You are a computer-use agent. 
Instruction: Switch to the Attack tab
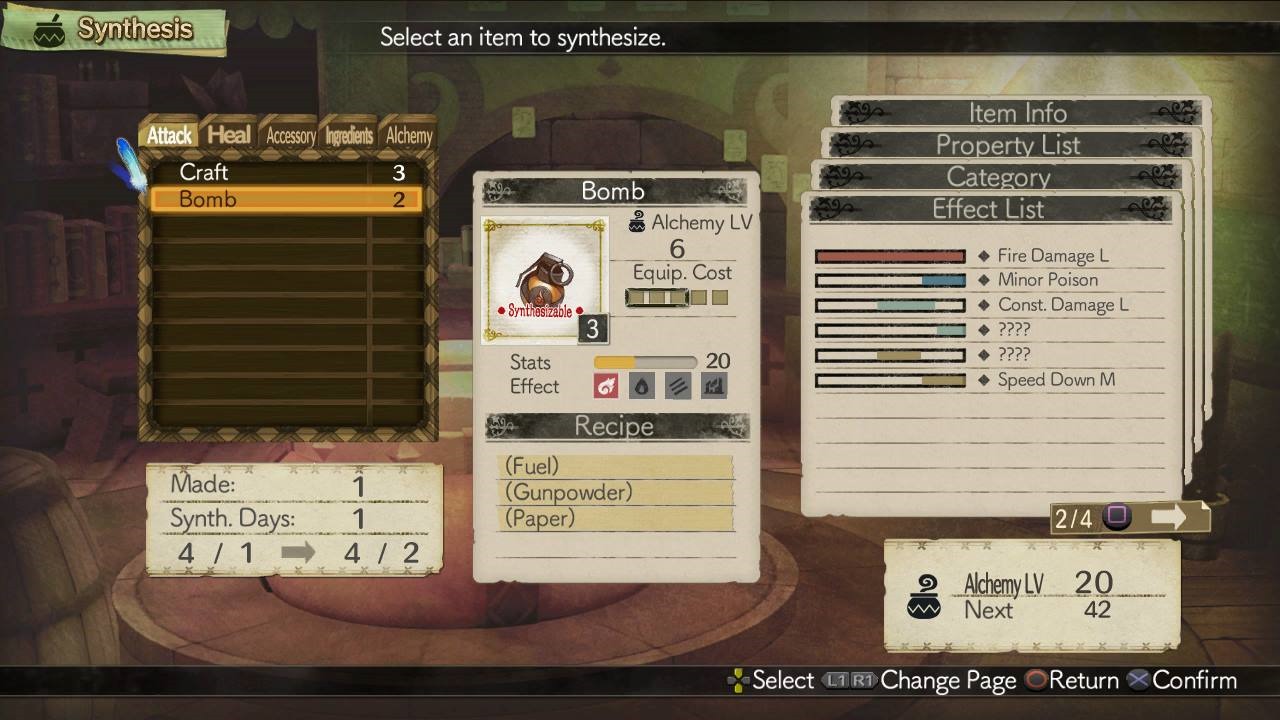pyautogui.click(x=169, y=135)
